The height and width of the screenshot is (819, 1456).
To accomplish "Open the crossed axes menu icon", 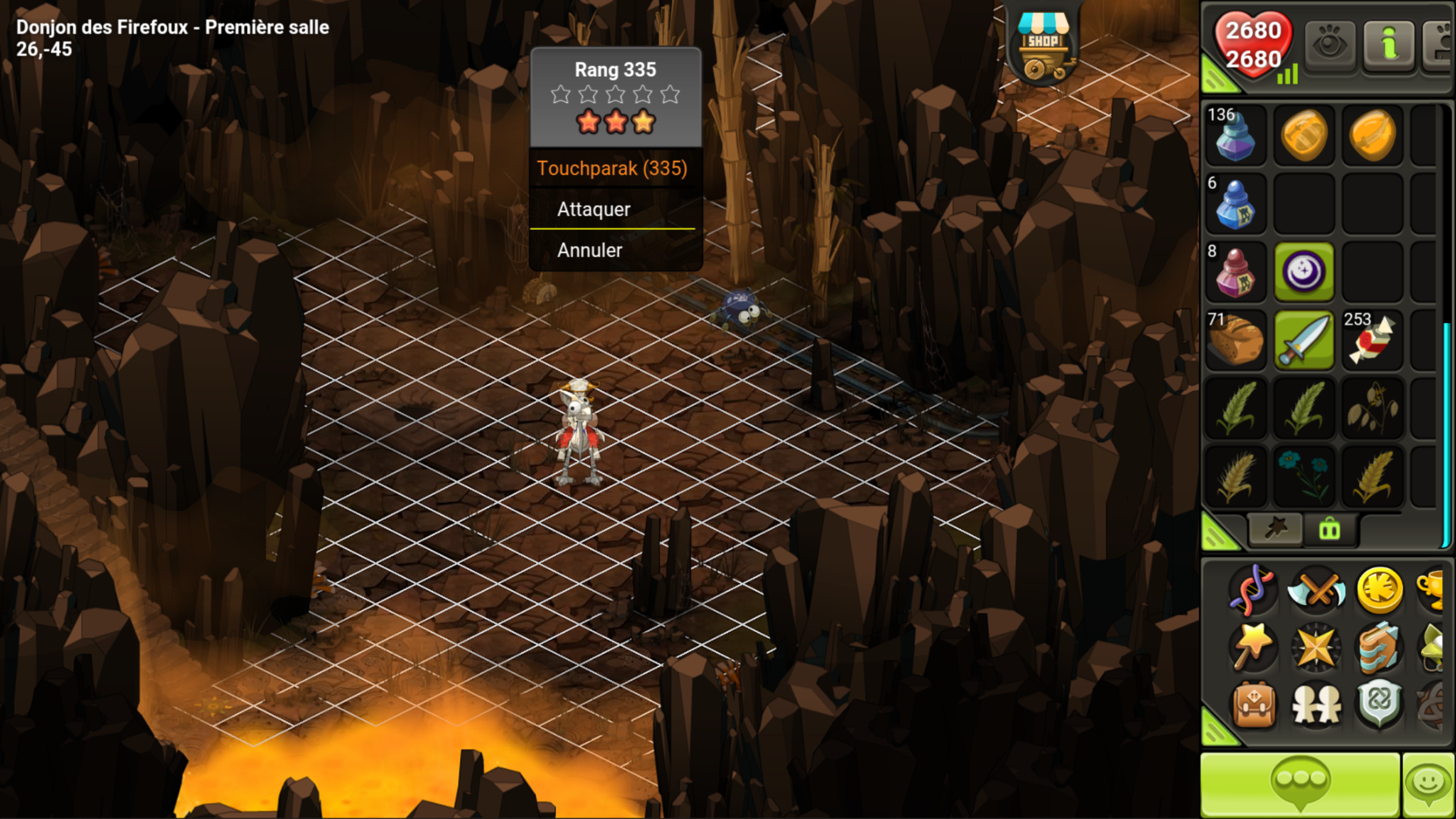I will [1316, 590].
